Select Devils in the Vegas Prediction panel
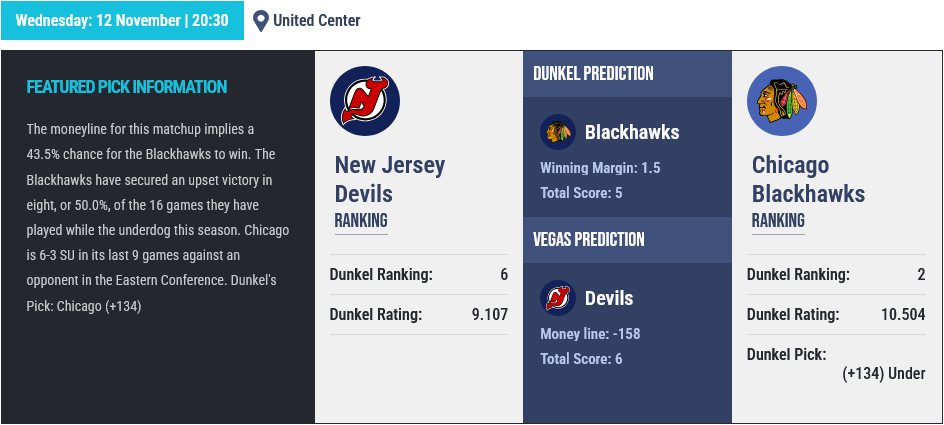Screen dimensions: 944x425 (x=608, y=298)
